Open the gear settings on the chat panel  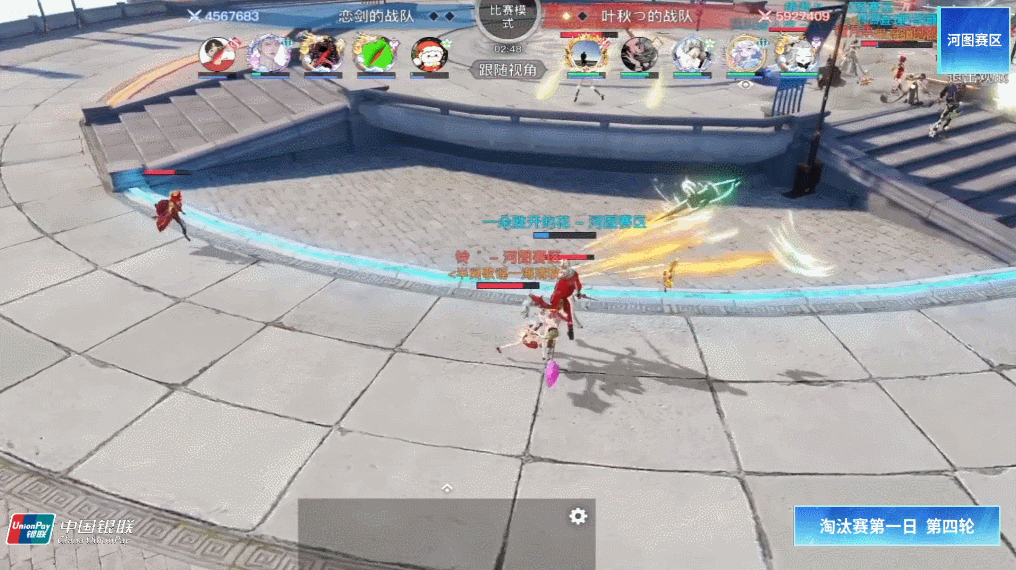[x=578, y=516]
